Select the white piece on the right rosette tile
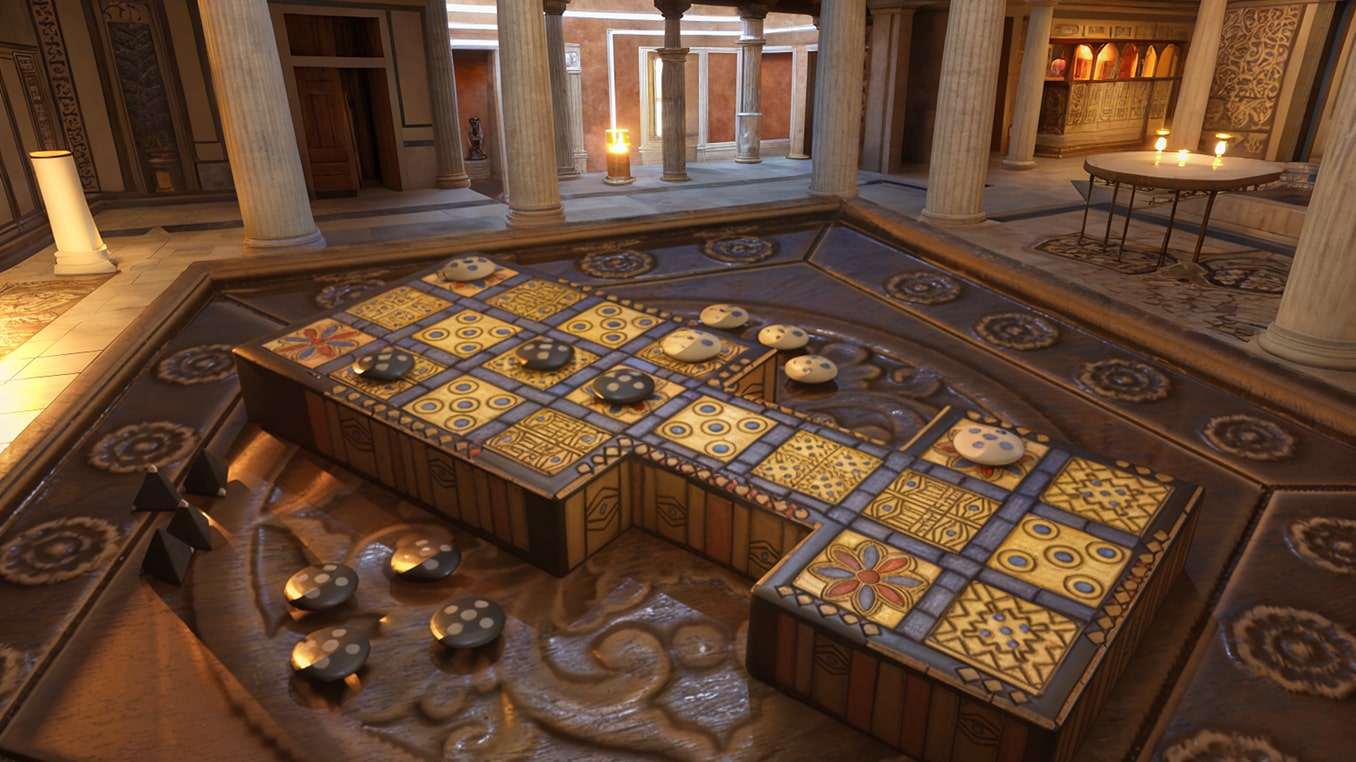 (987, 445)
